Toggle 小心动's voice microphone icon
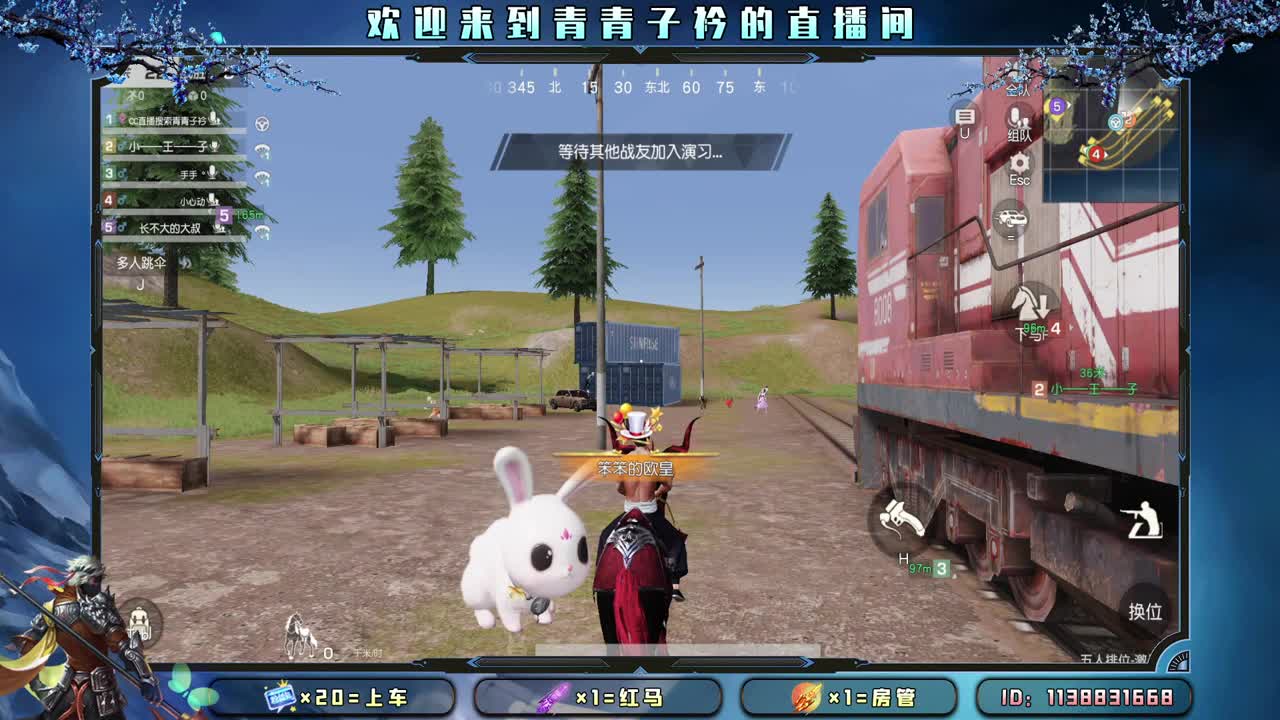The height and width of the screenshot is (720, 1280). click(x=213, y=200)
